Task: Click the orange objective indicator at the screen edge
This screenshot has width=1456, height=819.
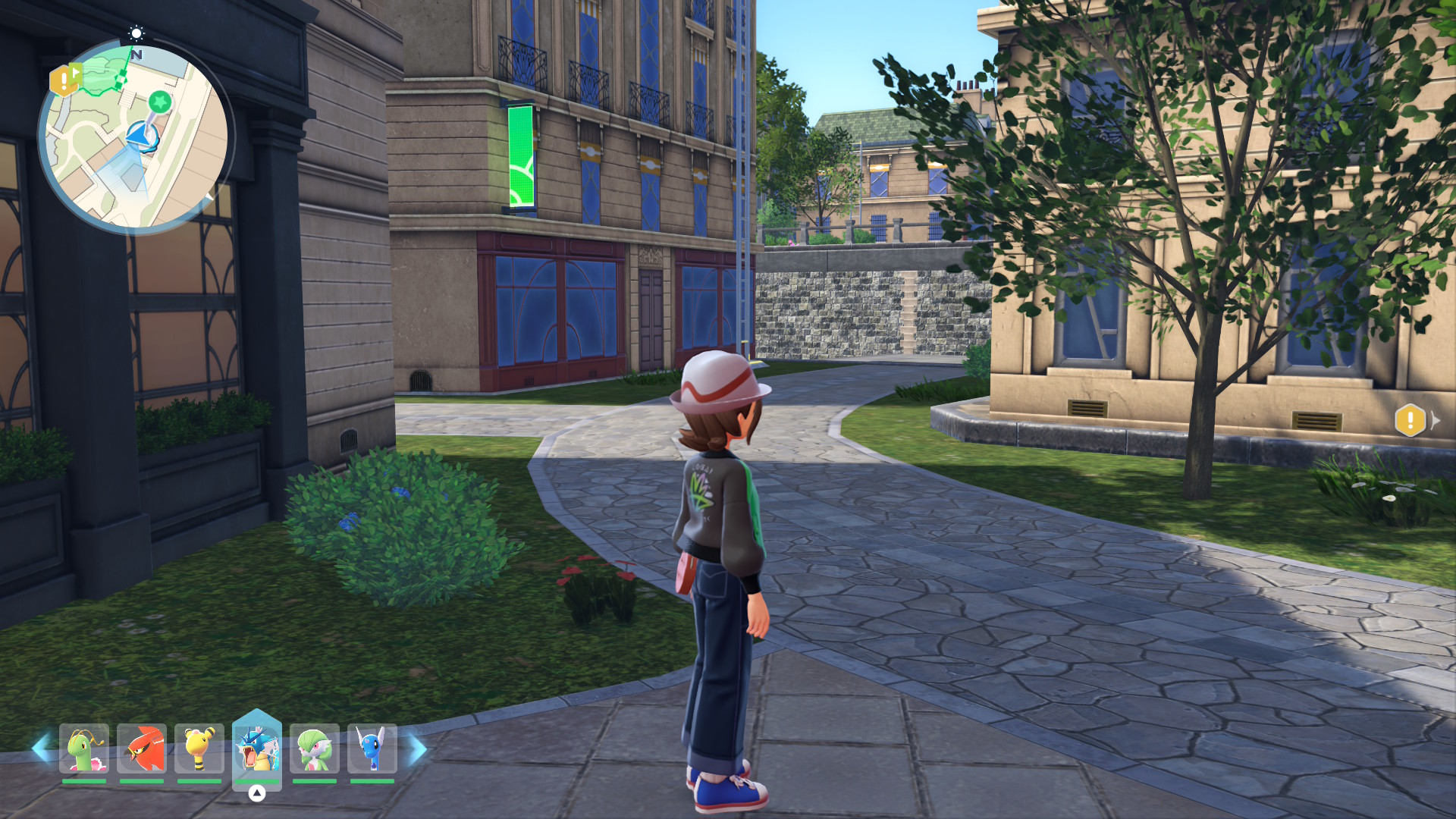Action: (1410, 419)
